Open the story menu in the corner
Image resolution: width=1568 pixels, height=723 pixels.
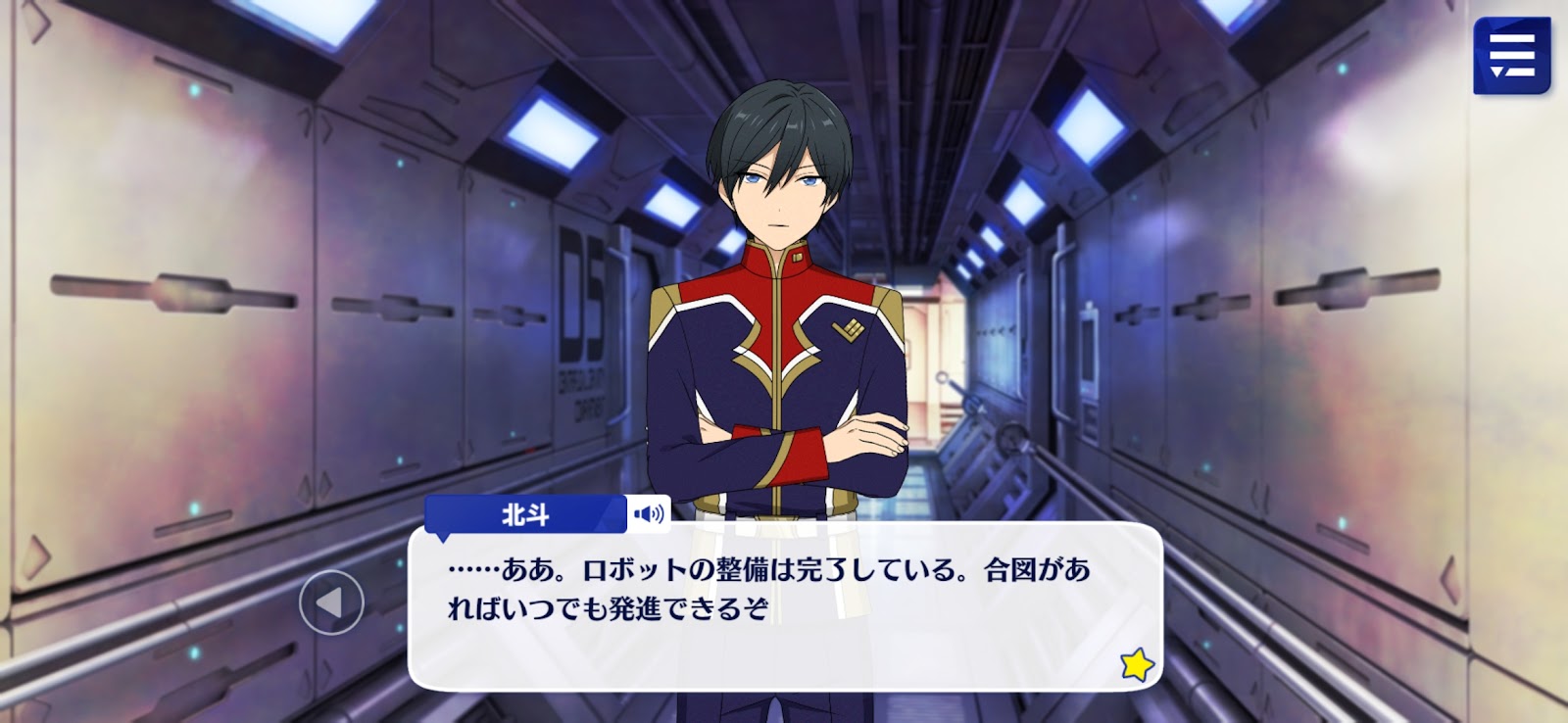(x=1510, y=56)
